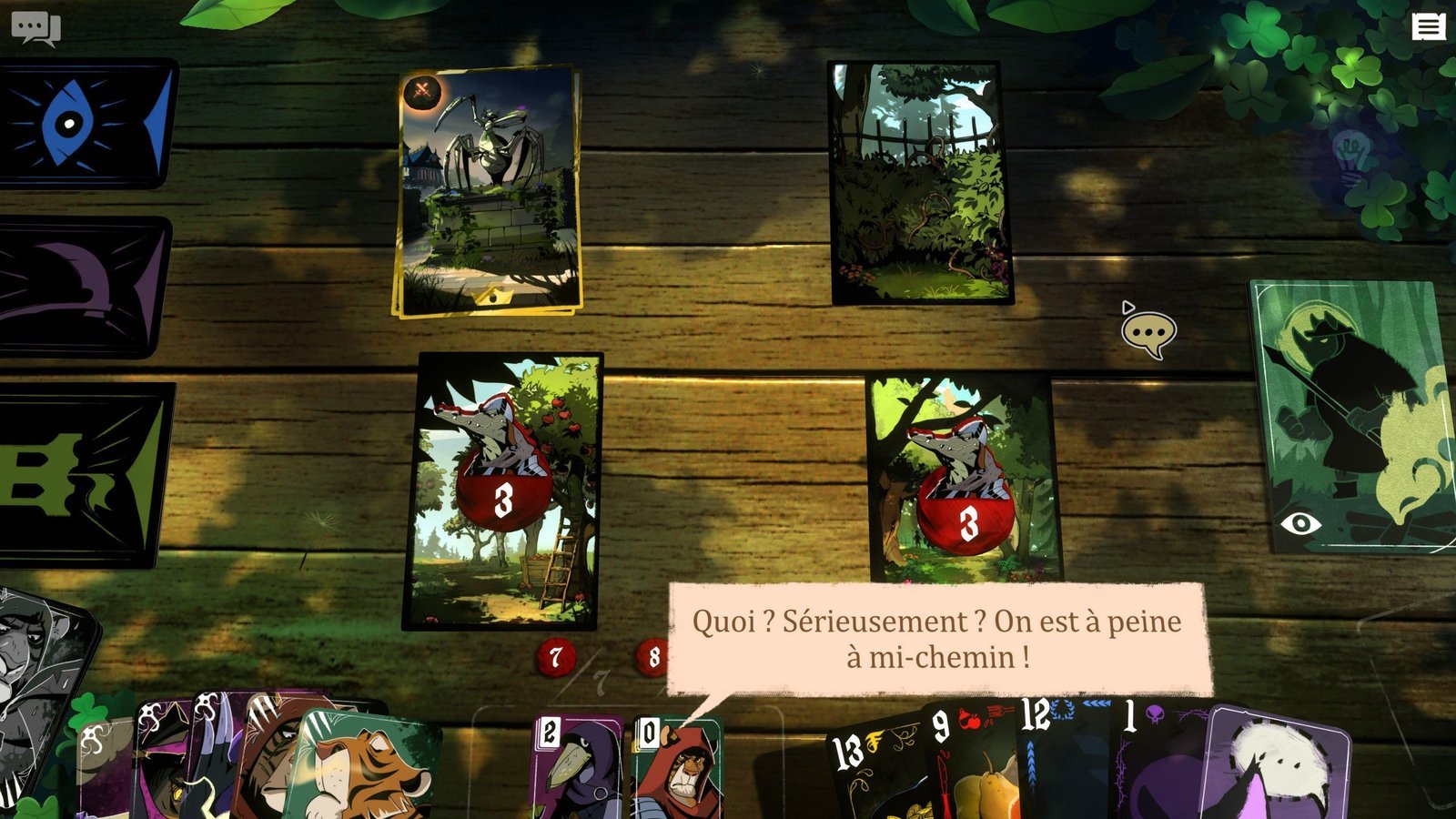Select the greyed-out hooded character card
Image resolution: width=1456 pixels, height=819 pixels.
[41, 673]
